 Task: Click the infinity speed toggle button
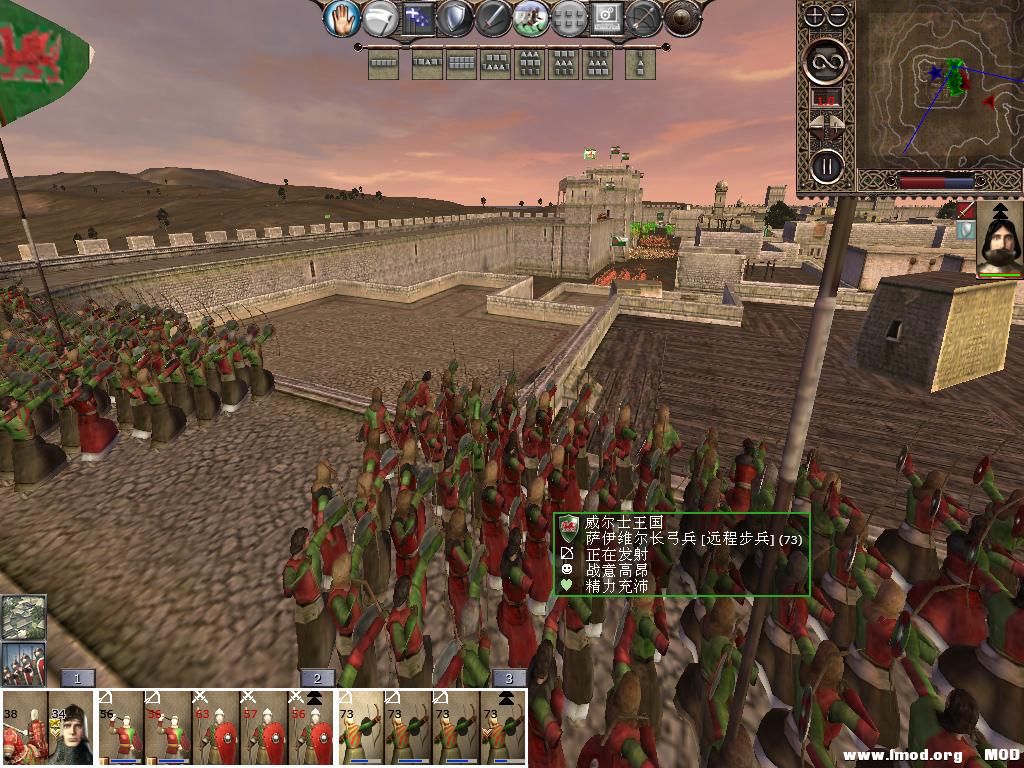click(x=826, y=62)
